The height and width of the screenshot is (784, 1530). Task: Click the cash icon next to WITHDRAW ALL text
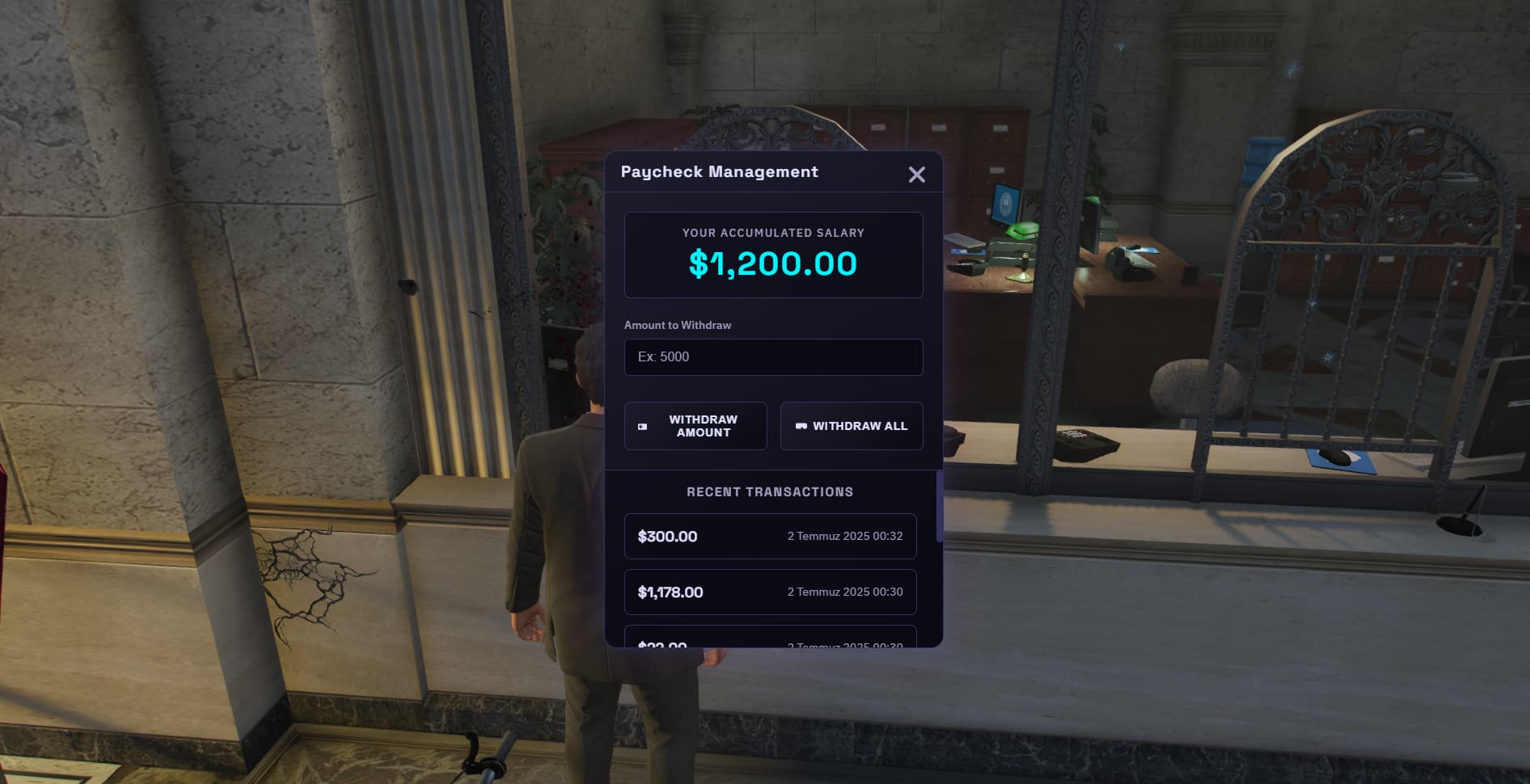801,426
